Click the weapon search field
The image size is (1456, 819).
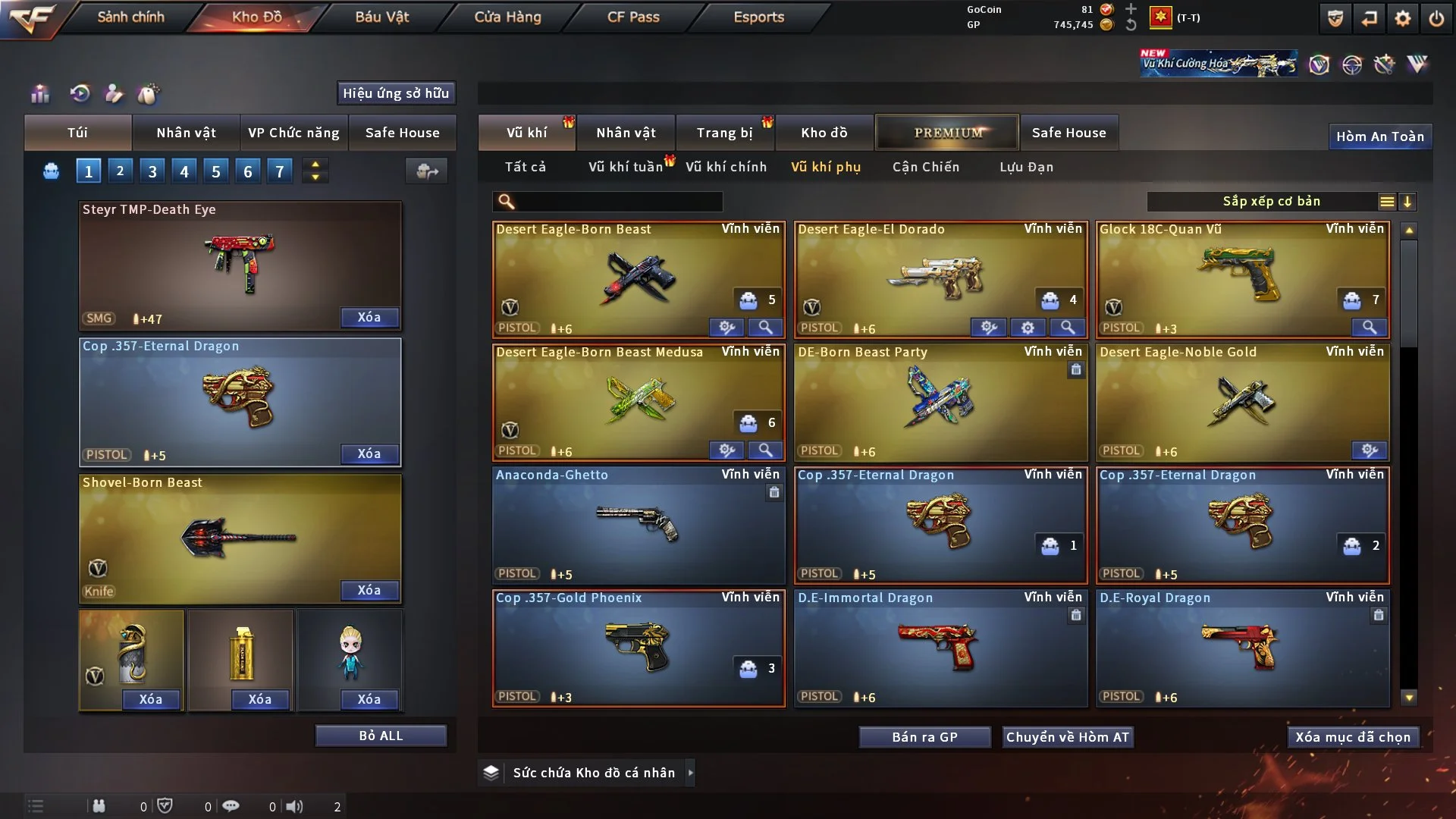point(618,202)
